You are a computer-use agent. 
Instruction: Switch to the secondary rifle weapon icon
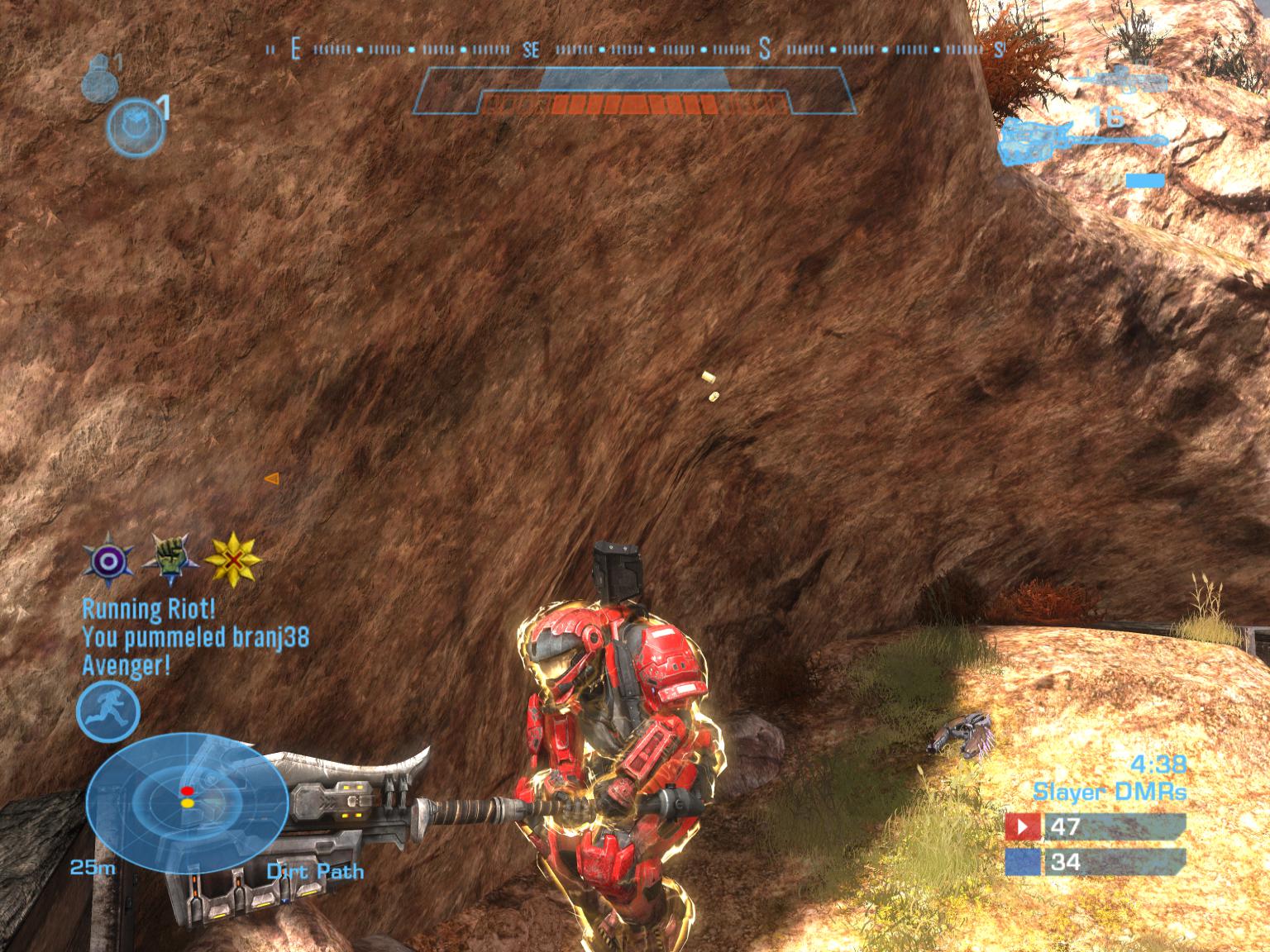tap(1120, 80)
